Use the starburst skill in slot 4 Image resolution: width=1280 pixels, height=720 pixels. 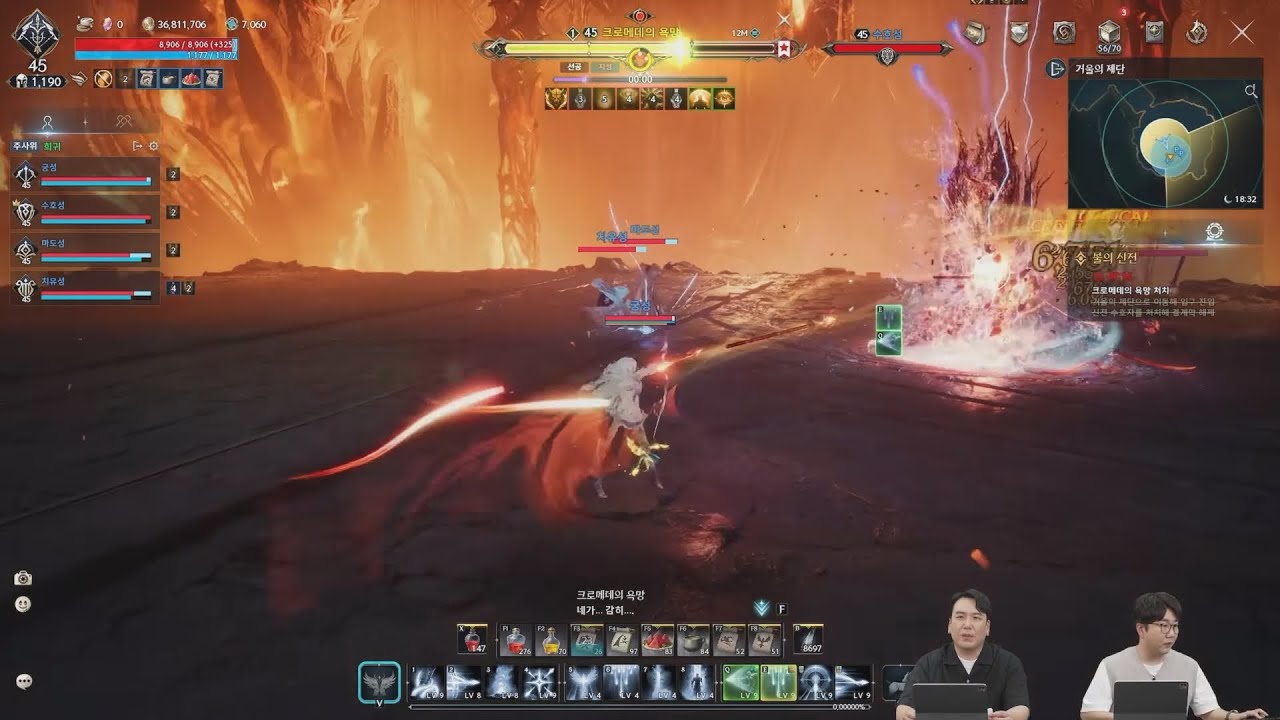click(541, 683)
